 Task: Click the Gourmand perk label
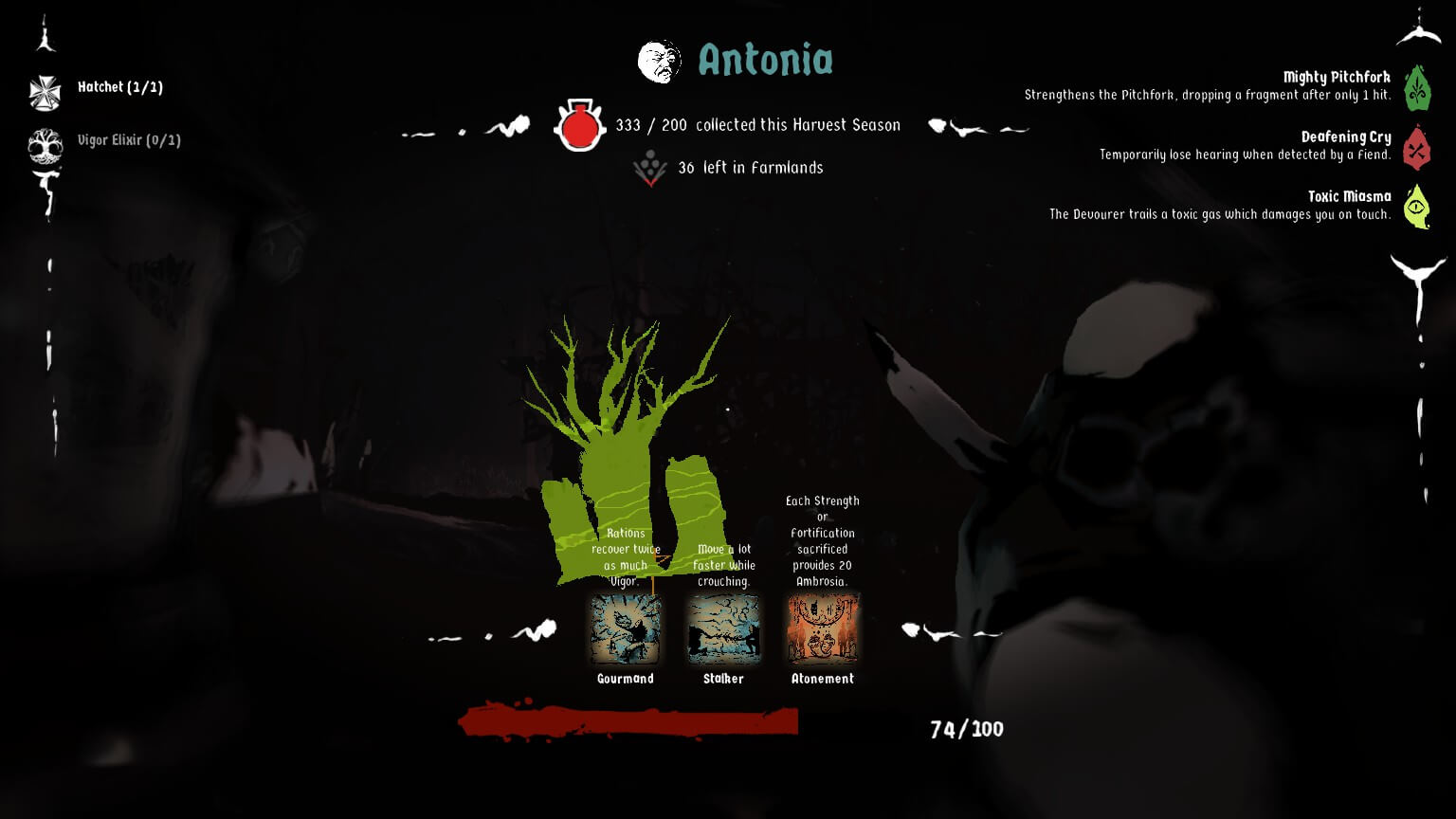click(x=626, y=679)
